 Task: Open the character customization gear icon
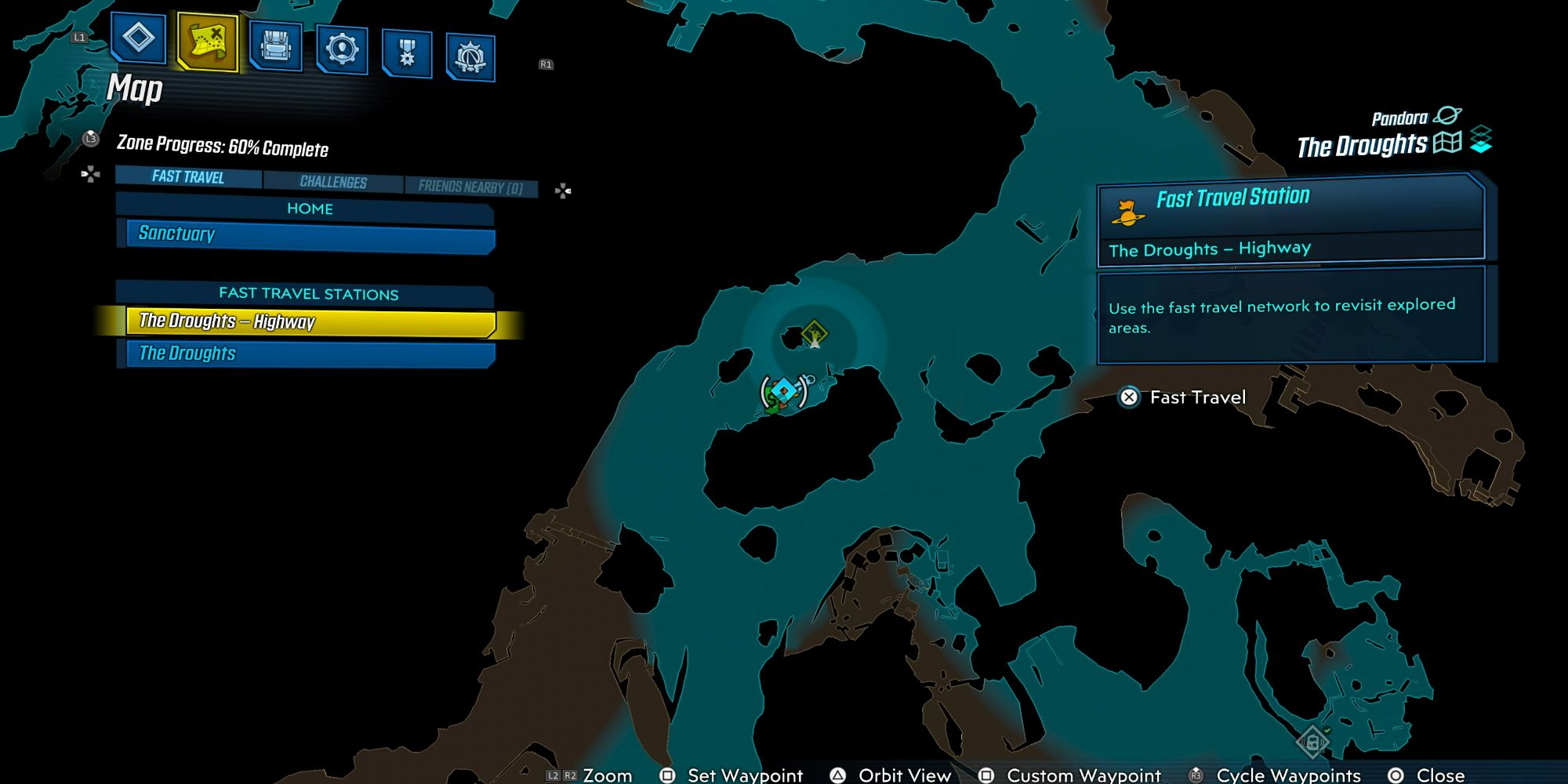coord(342,47)
